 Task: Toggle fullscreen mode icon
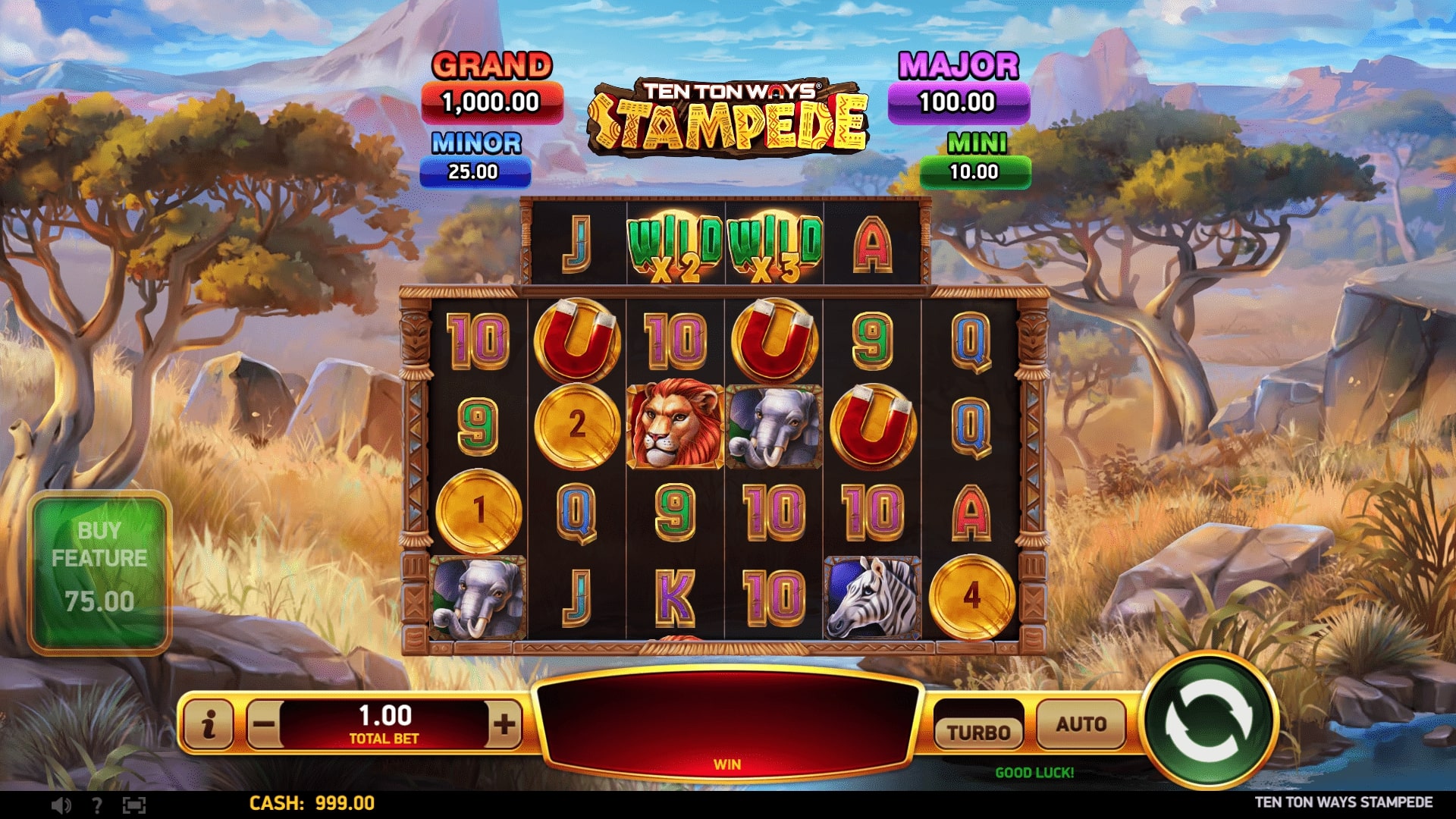click(x=133, y=805)
